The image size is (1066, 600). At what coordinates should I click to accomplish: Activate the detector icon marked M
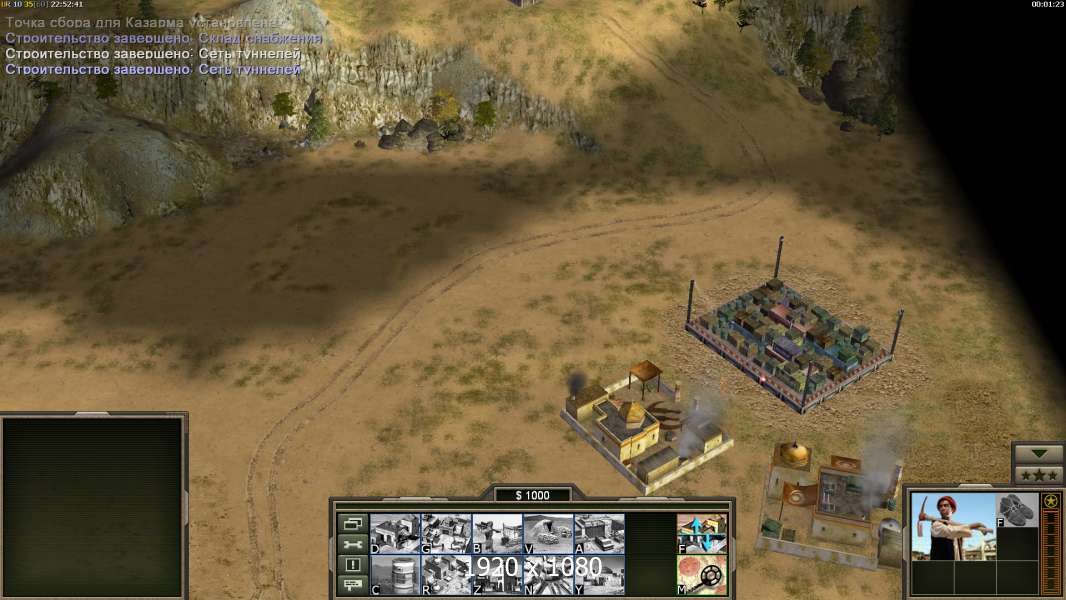[702, 574]
